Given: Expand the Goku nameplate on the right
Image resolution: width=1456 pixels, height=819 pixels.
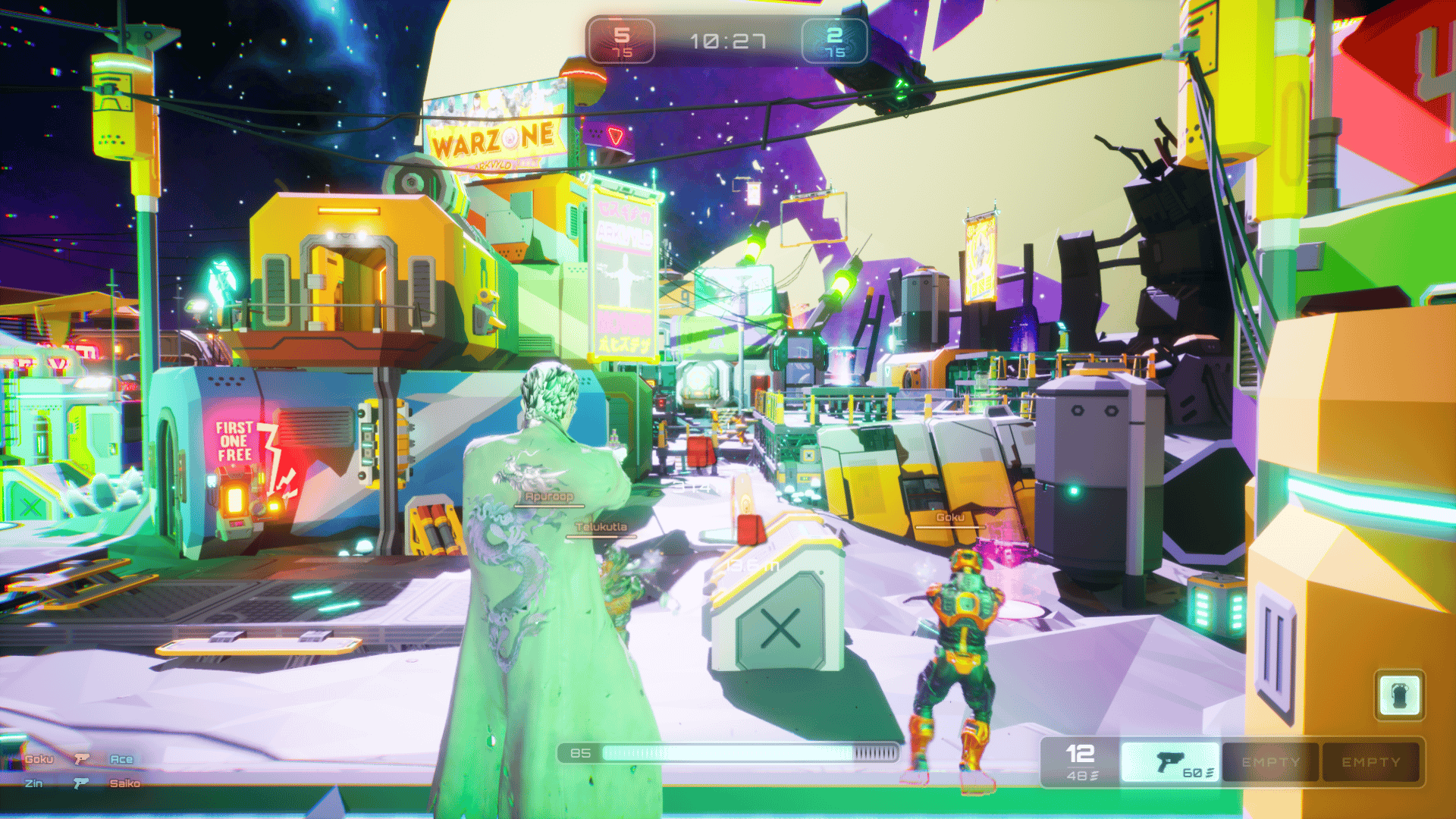Looking at the screenshot, I should click(x=952, y=518).
